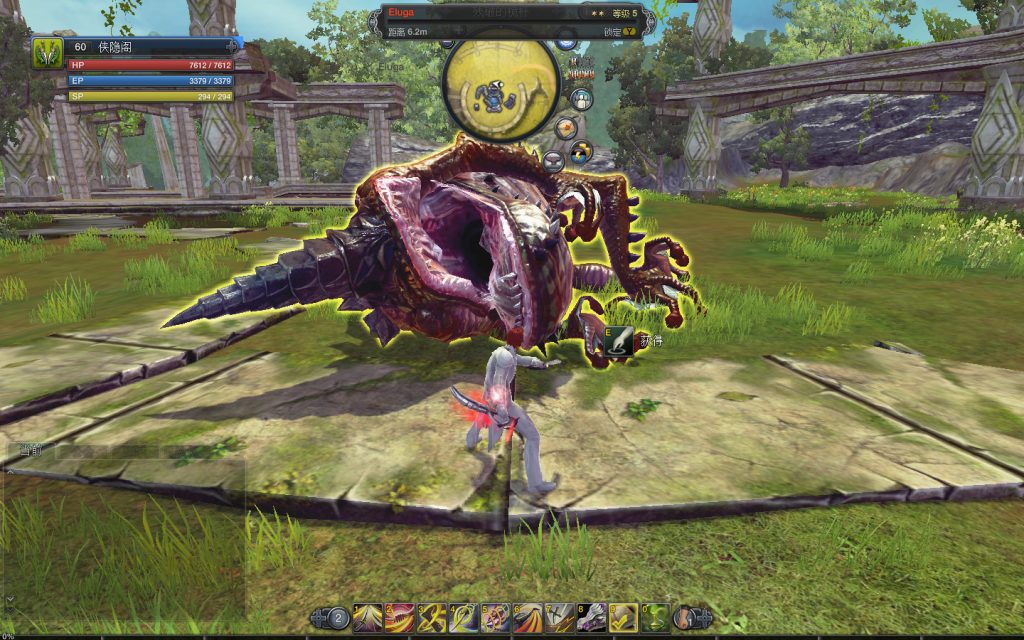The image size is (1024, 640).
Task: Trigger the yellow crossed-blades skill in slot 3
Action: pyautogui.click(x=432, y=617)
